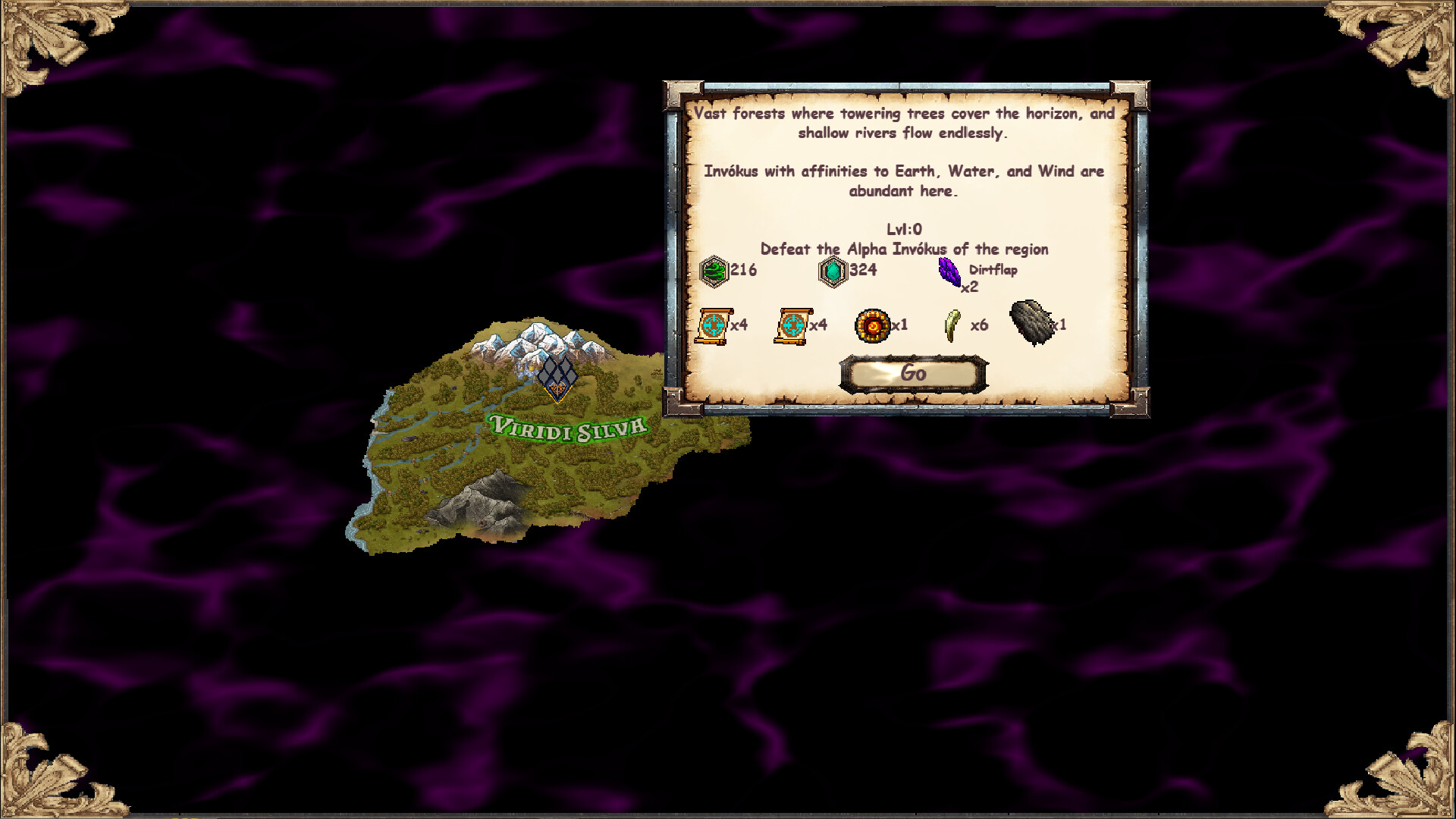Screen dimensions: 1456x819
Task: Select the second teal targeting scroll x4 icon
Action: click(793, 326)
